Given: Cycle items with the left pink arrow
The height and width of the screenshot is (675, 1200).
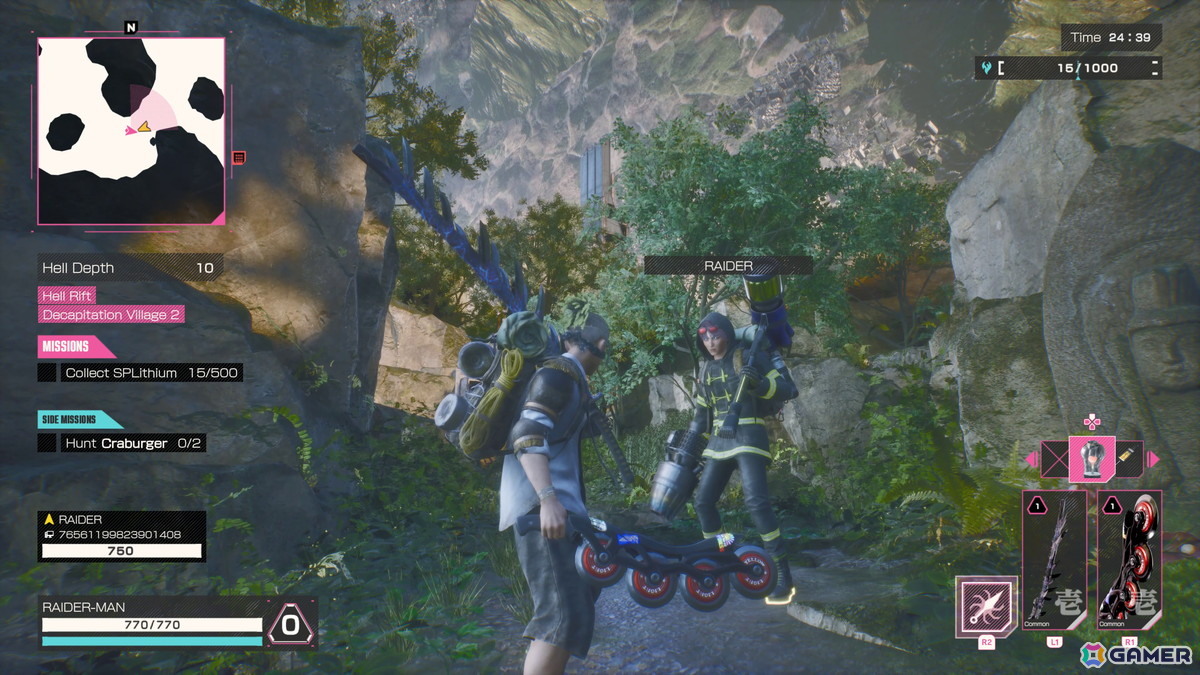Looking at the screenshot, I should pyautogui.click(x=1031, y=460).
